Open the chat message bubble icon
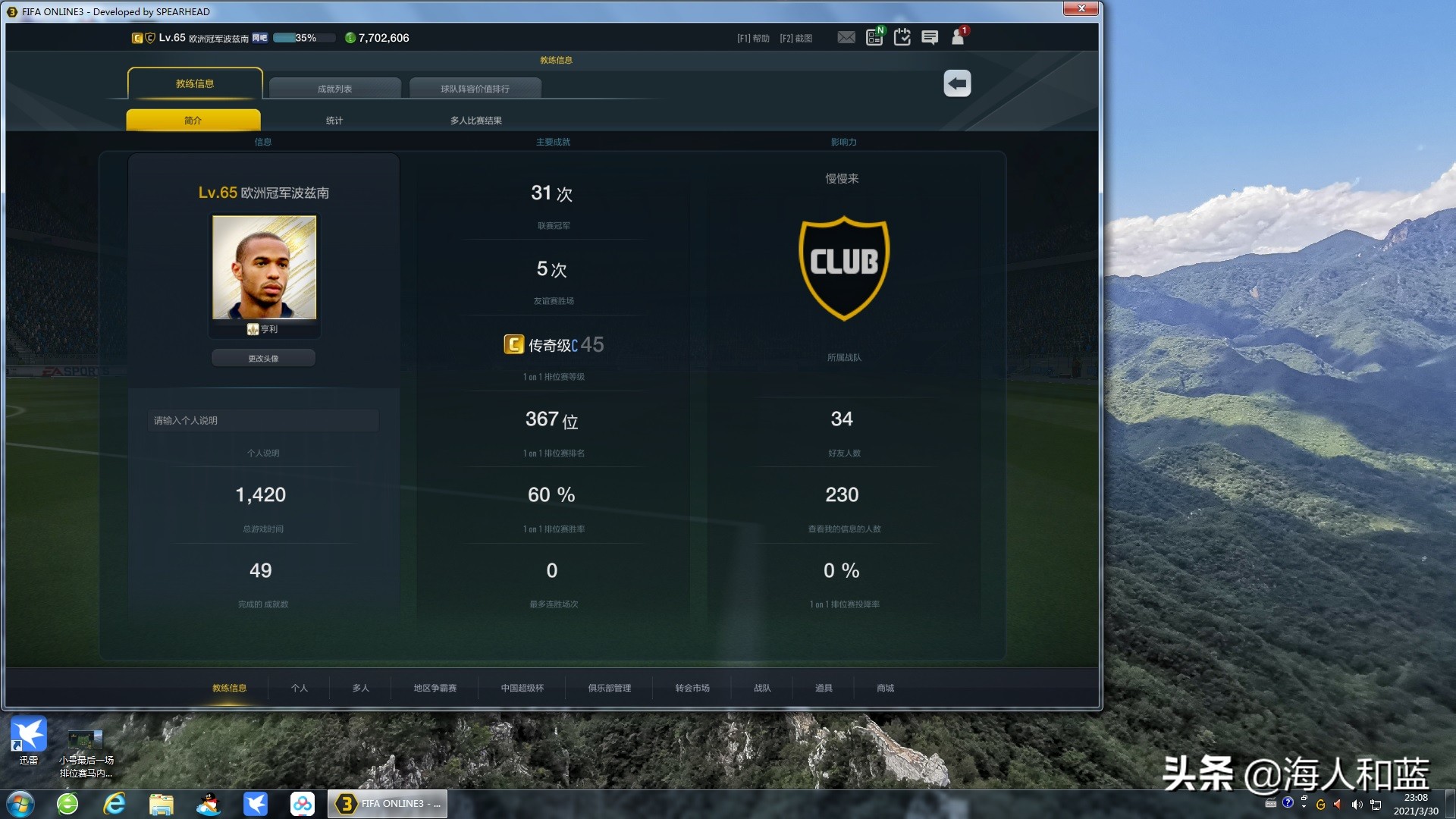 coord(929,36)
